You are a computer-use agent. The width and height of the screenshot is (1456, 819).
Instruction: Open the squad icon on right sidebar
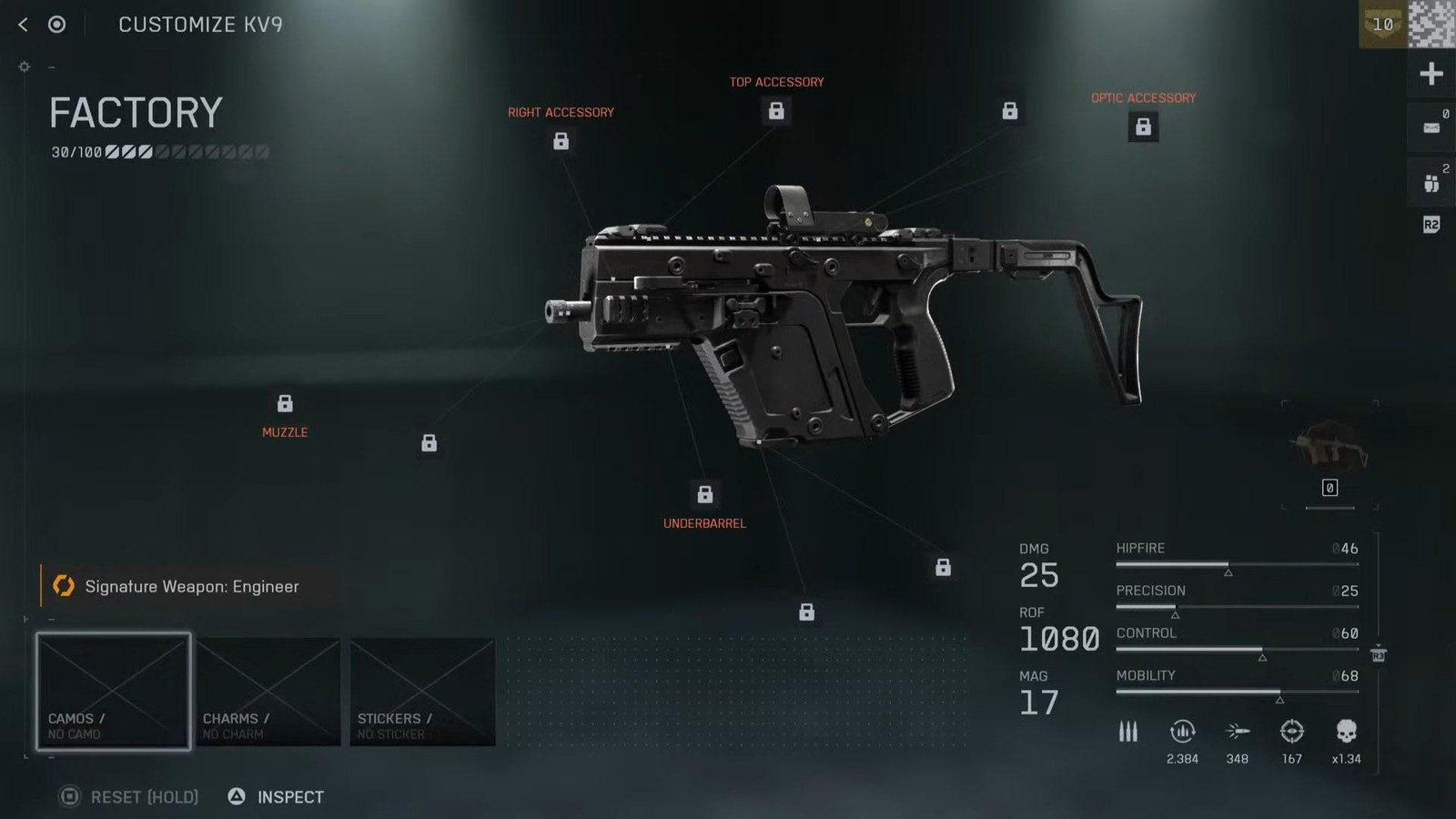[1431, 183]
